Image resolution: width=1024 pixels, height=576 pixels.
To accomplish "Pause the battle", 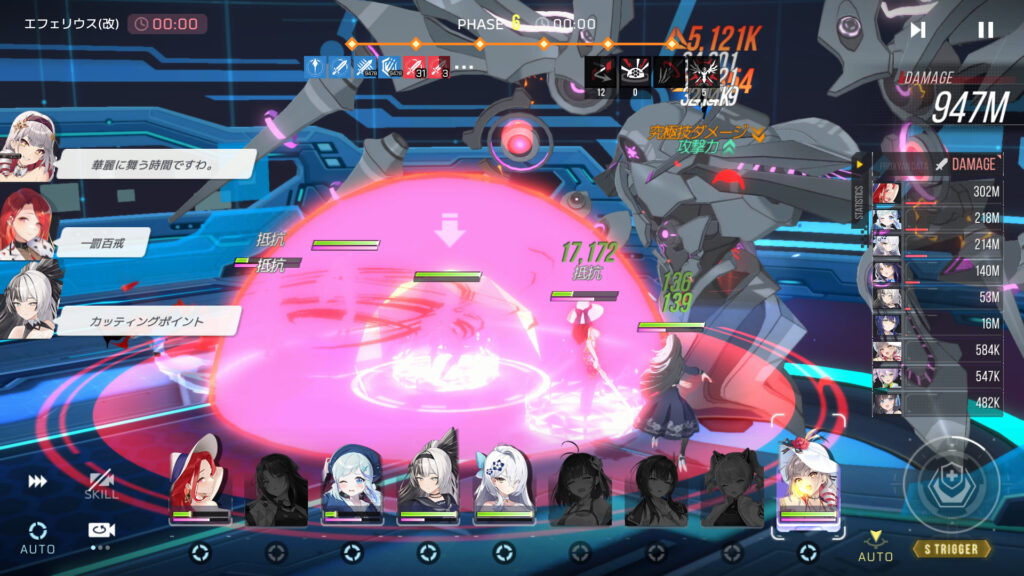I will pyautogui.click(x=986, y=30).
